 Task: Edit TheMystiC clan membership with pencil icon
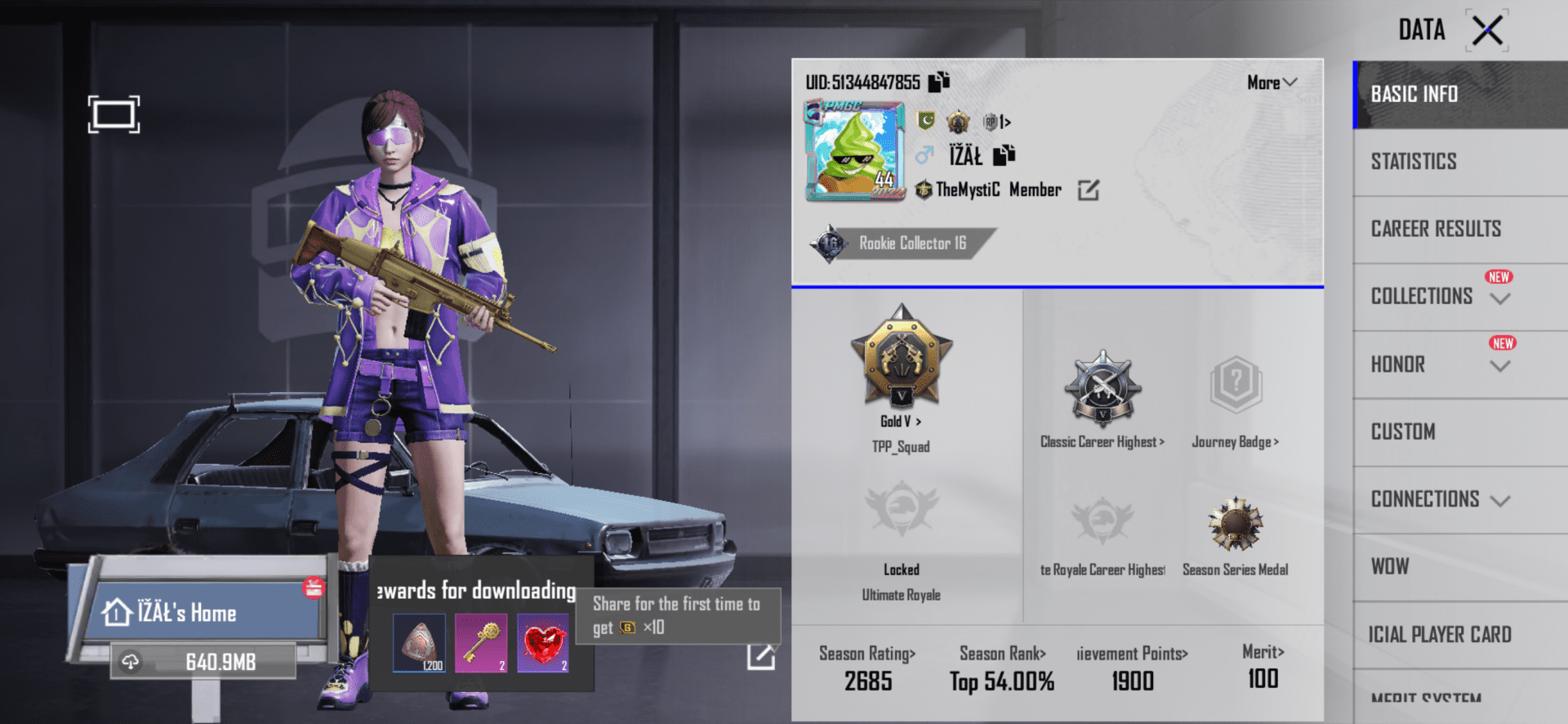coord(1088,190)
